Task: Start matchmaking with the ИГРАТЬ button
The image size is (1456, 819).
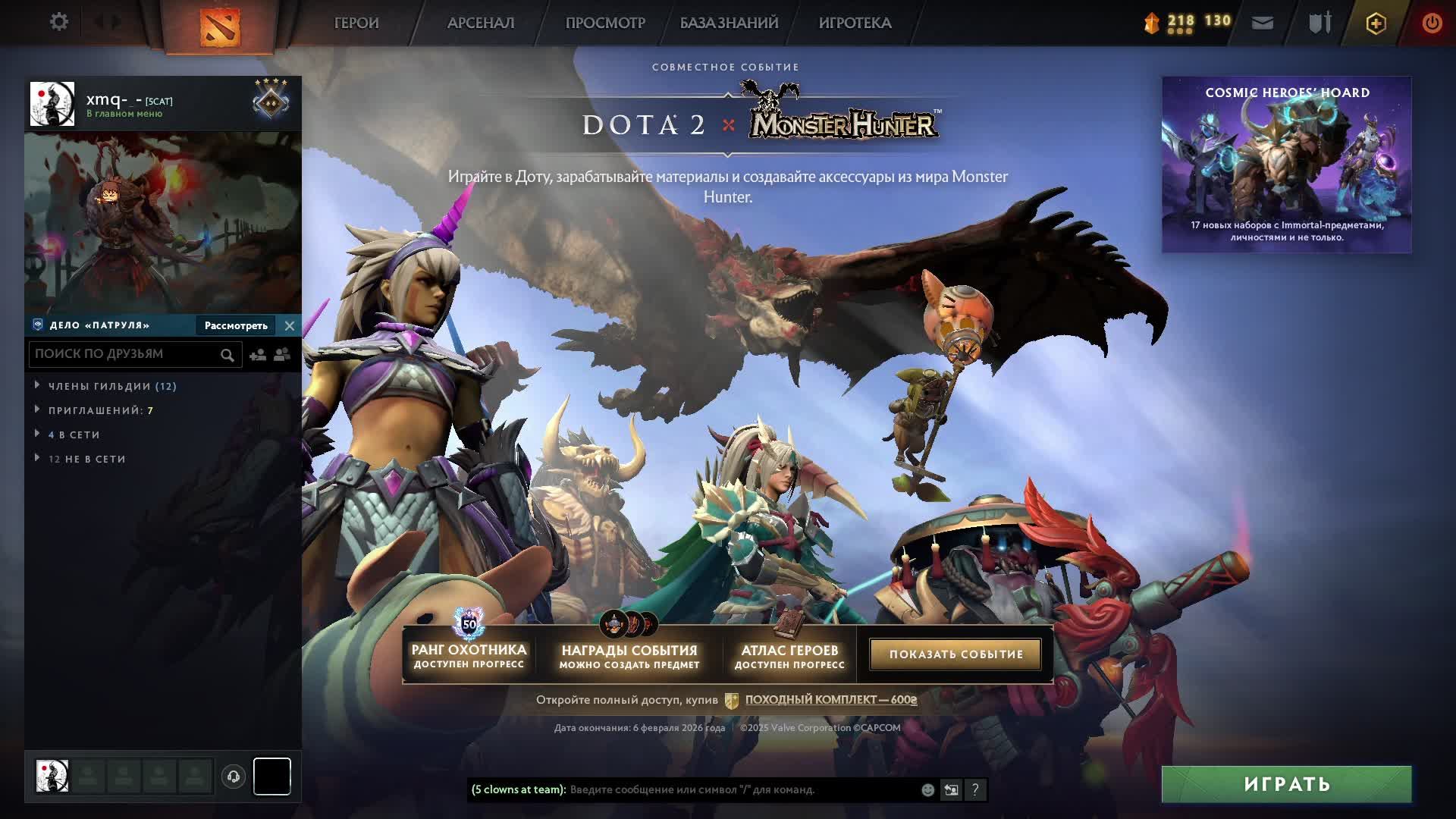Action: pos(1286,784)
